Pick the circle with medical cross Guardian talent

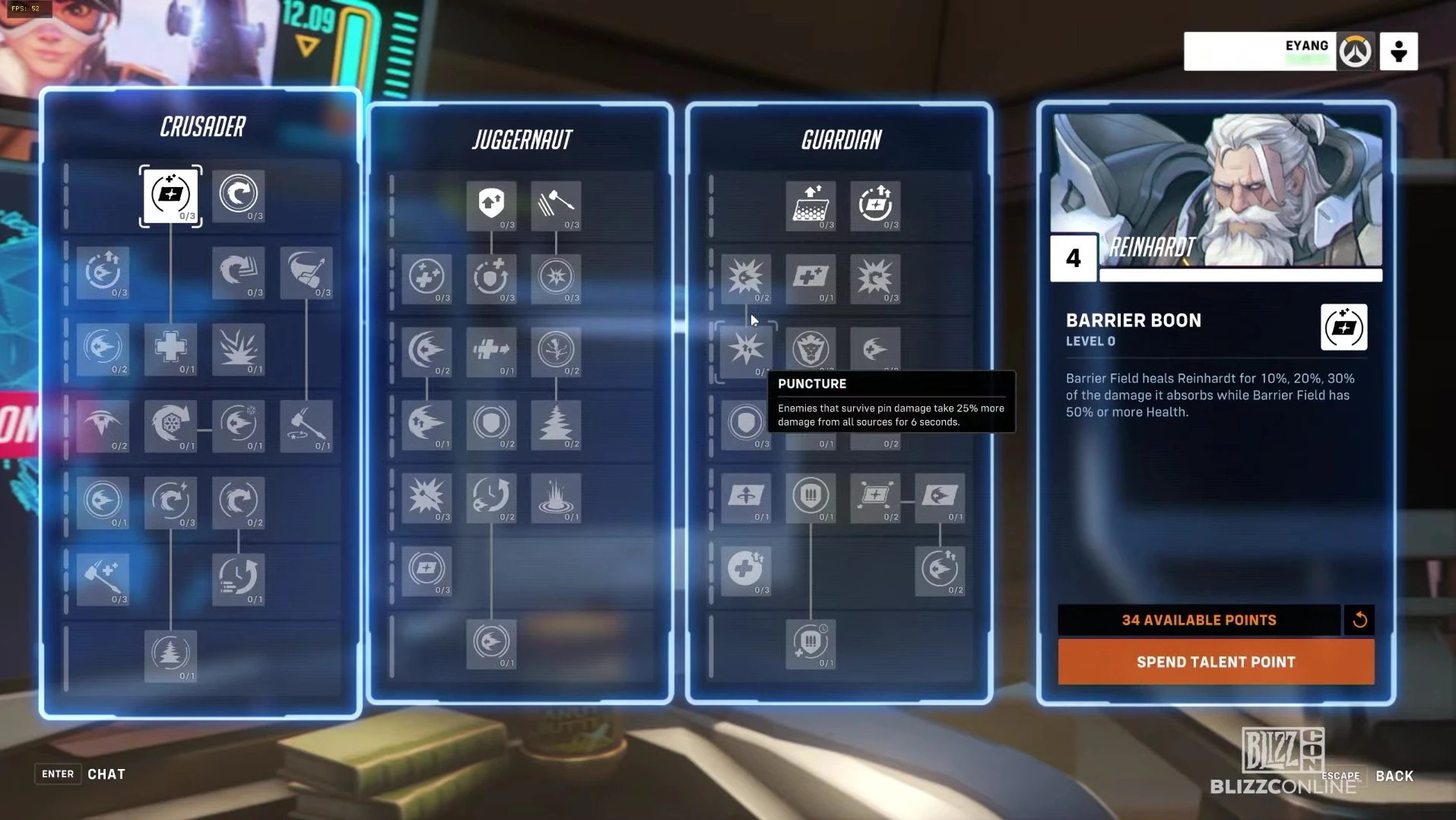coord(746,569)
